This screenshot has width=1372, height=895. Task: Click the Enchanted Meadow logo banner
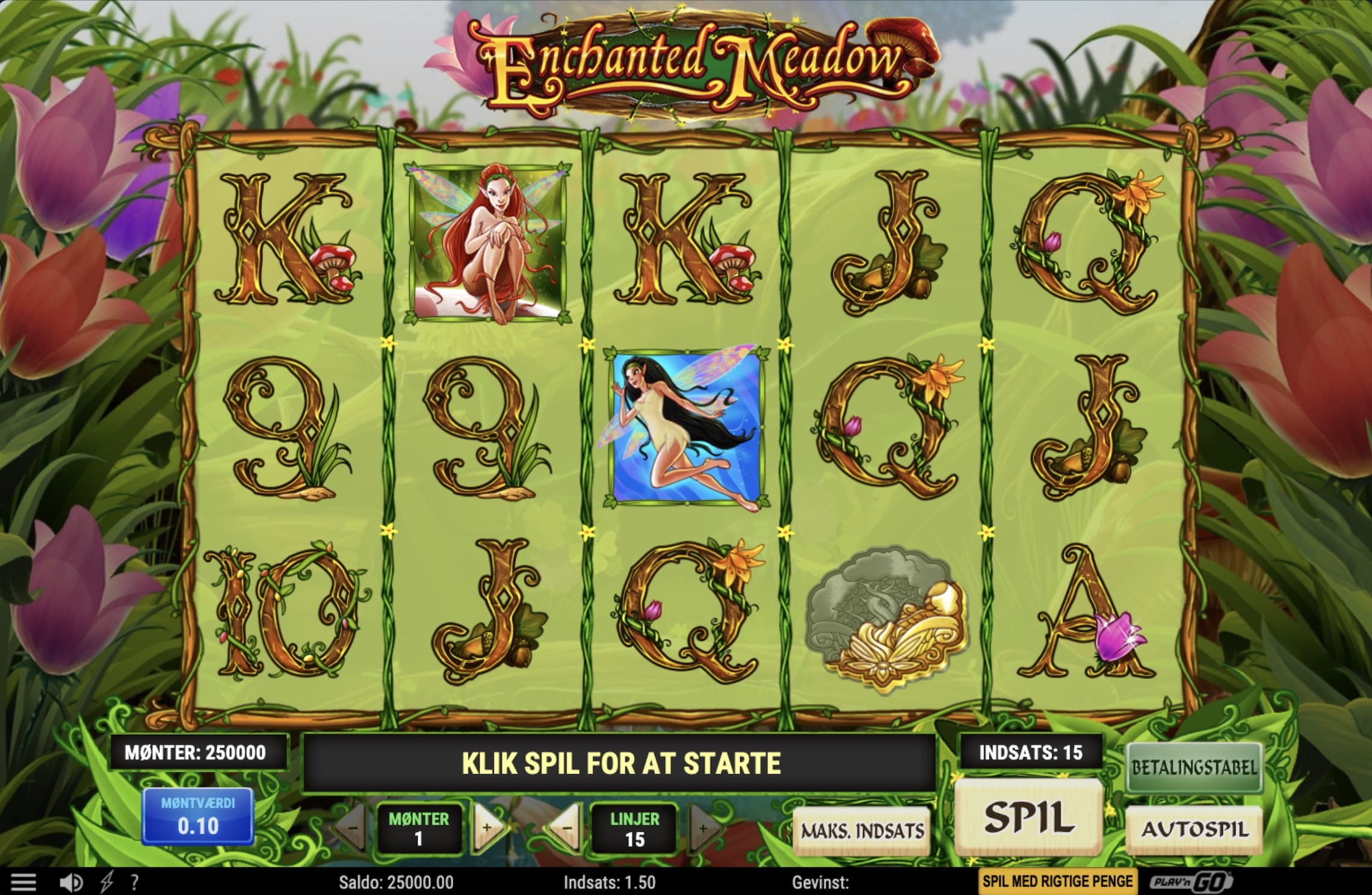686,60
